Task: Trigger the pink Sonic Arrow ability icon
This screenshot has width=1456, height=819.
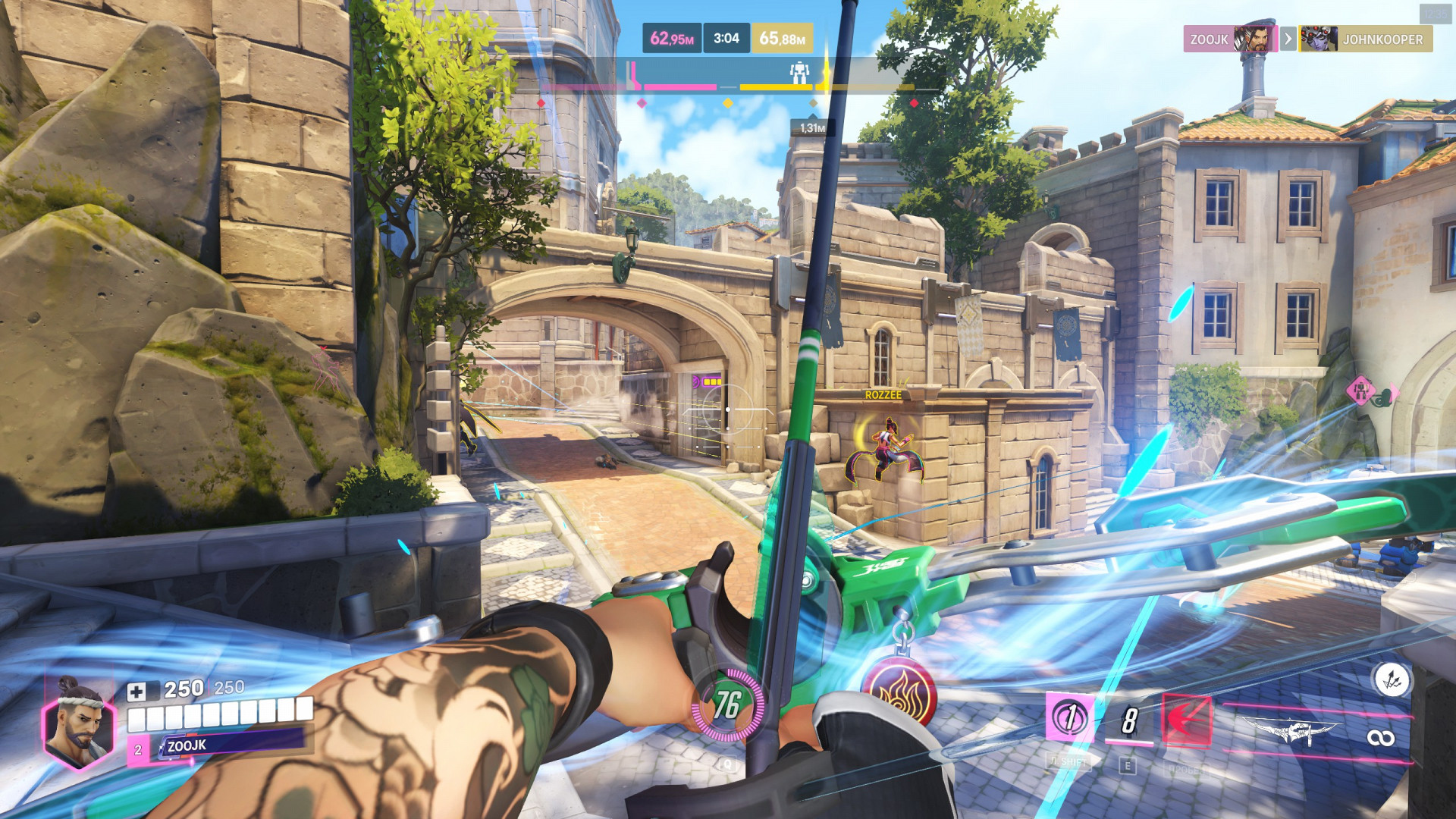Action: (x=1069, y=717)
